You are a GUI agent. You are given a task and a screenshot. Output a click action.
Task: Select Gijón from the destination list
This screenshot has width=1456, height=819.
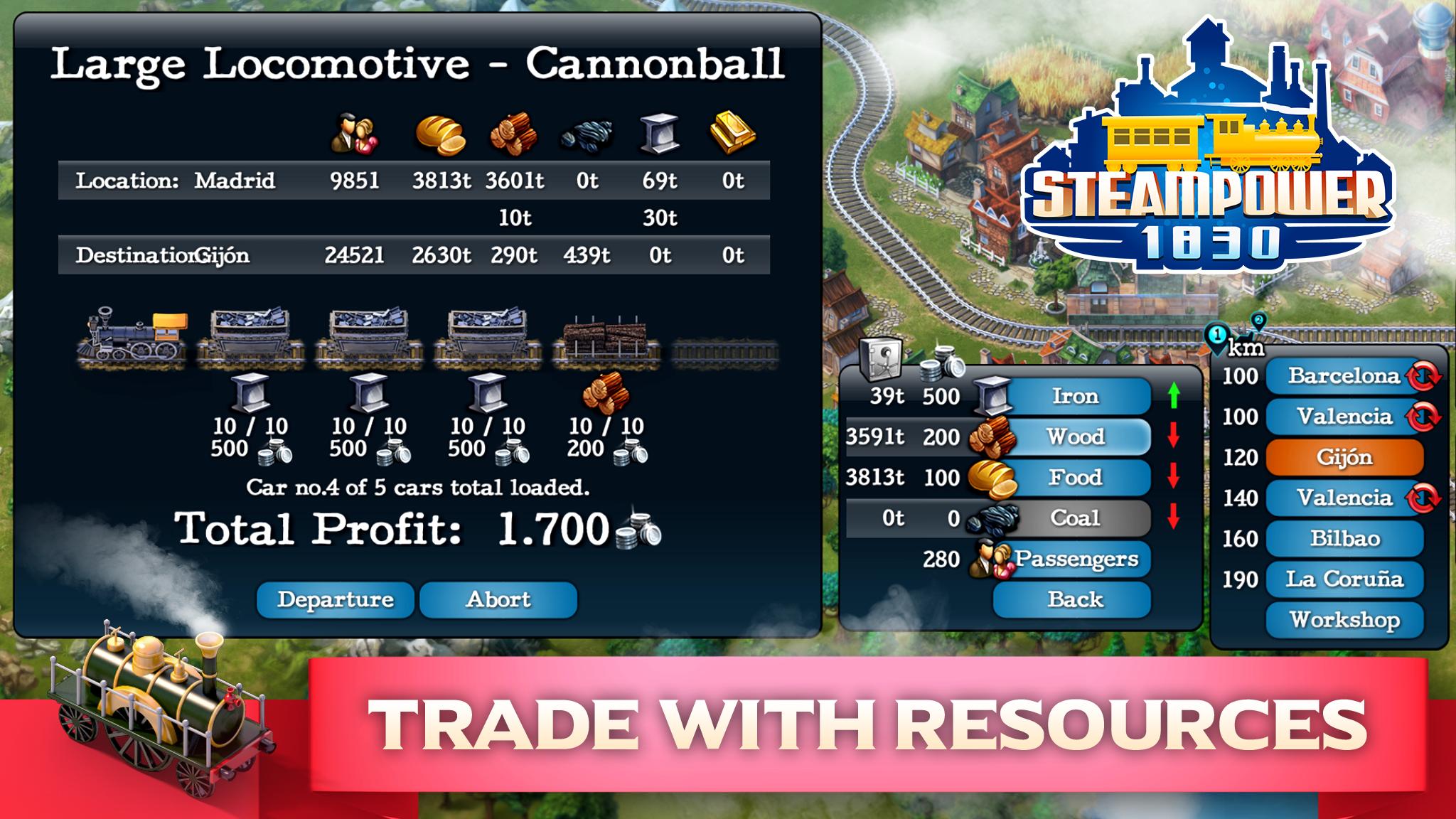[1345, 458]
